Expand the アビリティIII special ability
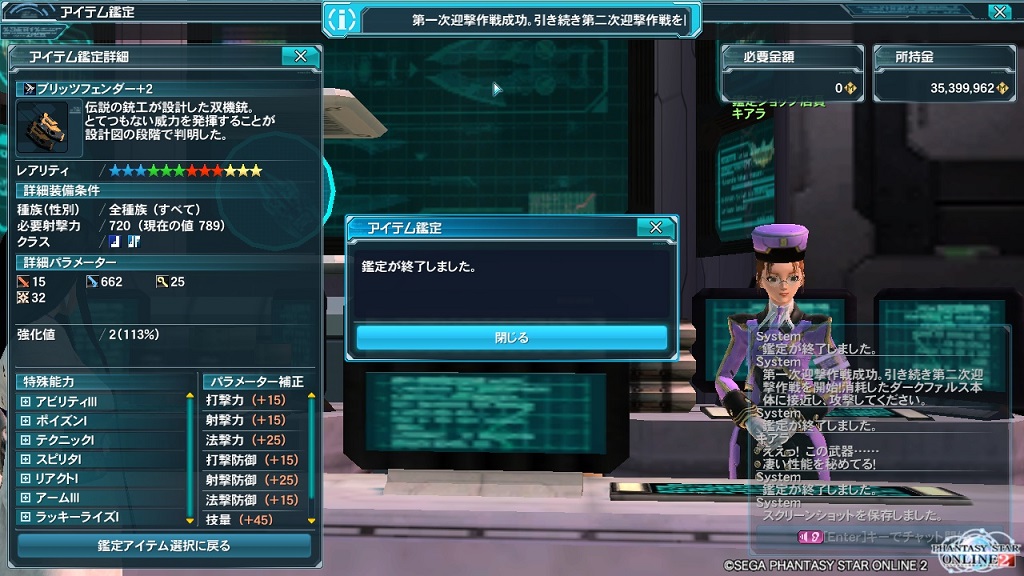The image size is (1024, 576). (26, 401)
